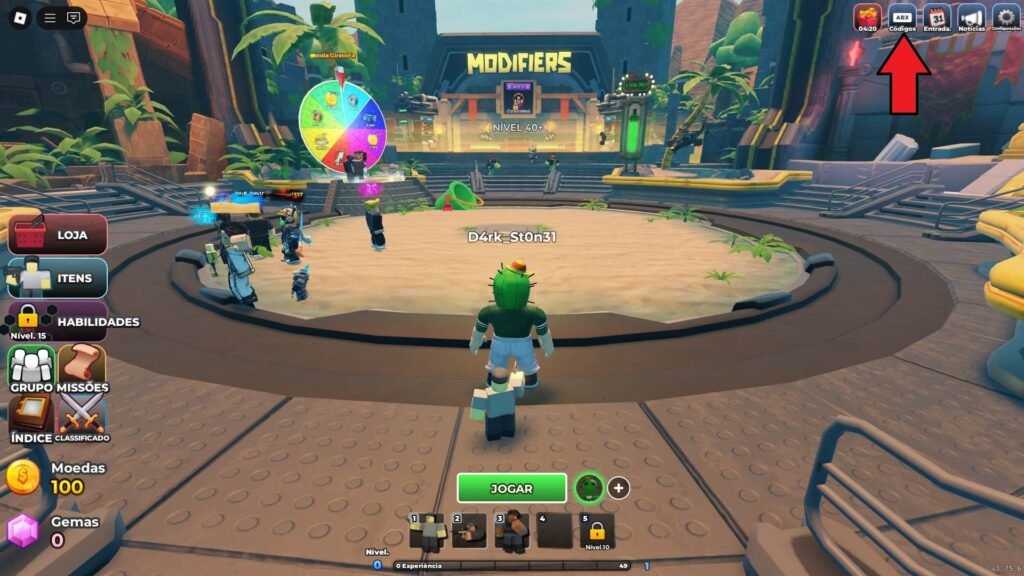This screenshot has height=576, width=1024.
Task: Select hotbar slot 1 unit
Action: click(429, 531)
